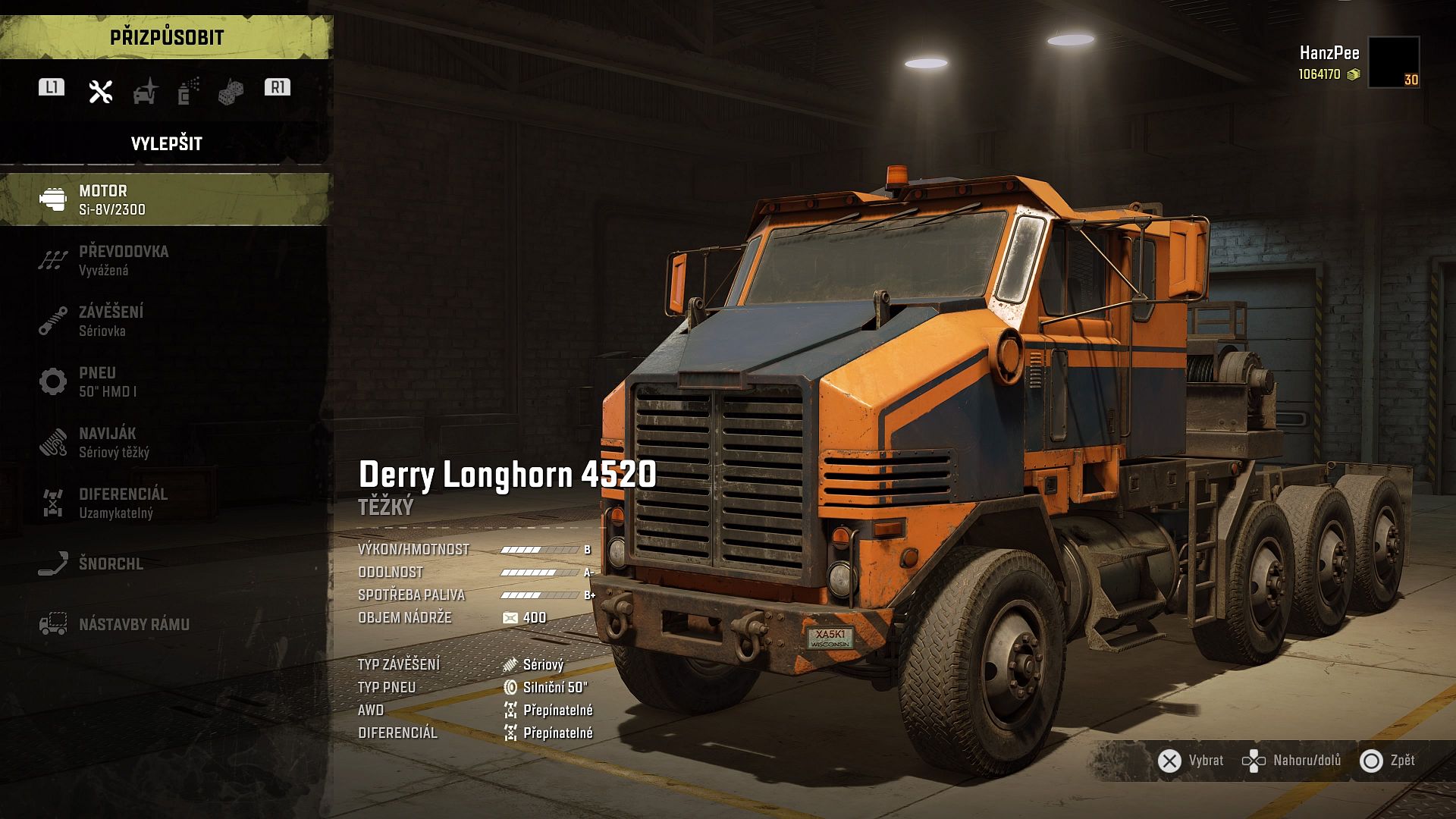Open the Pneu 50" HMD I tires

coord(165,381)
